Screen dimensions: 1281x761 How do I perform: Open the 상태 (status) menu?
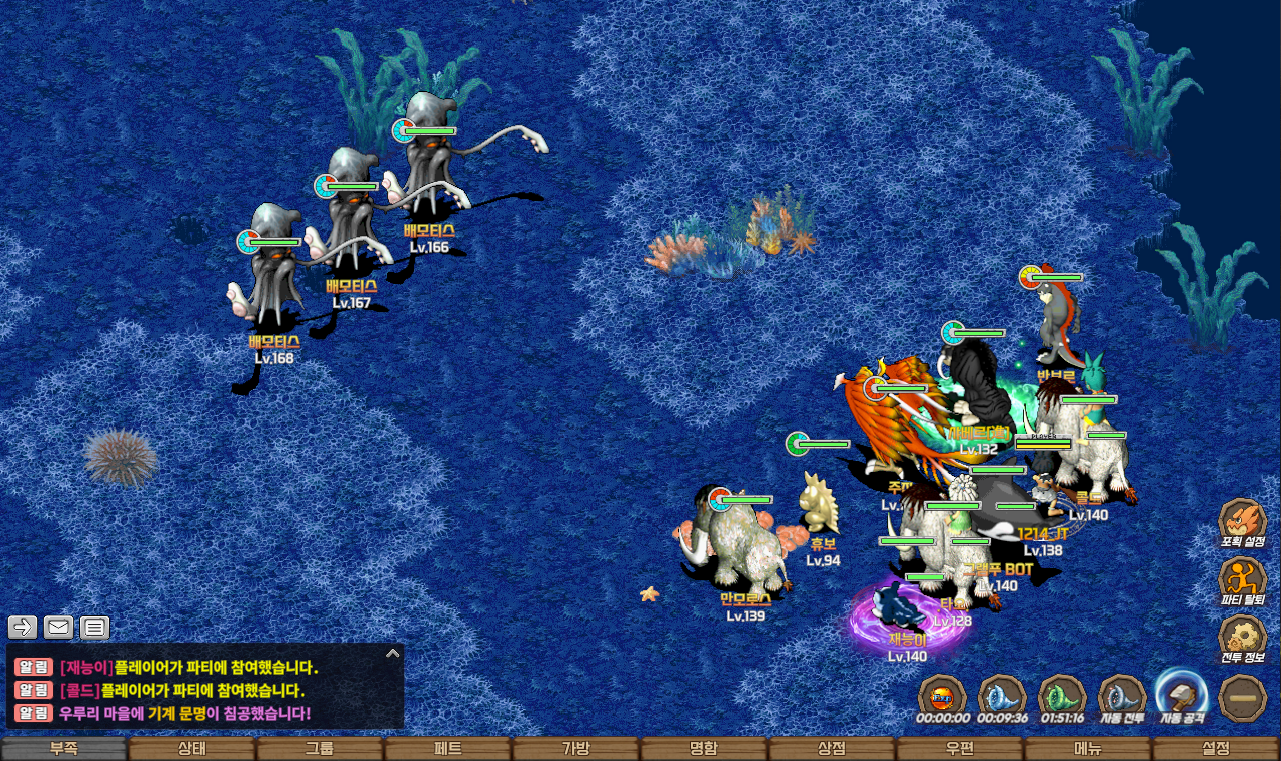click(192, 749)
